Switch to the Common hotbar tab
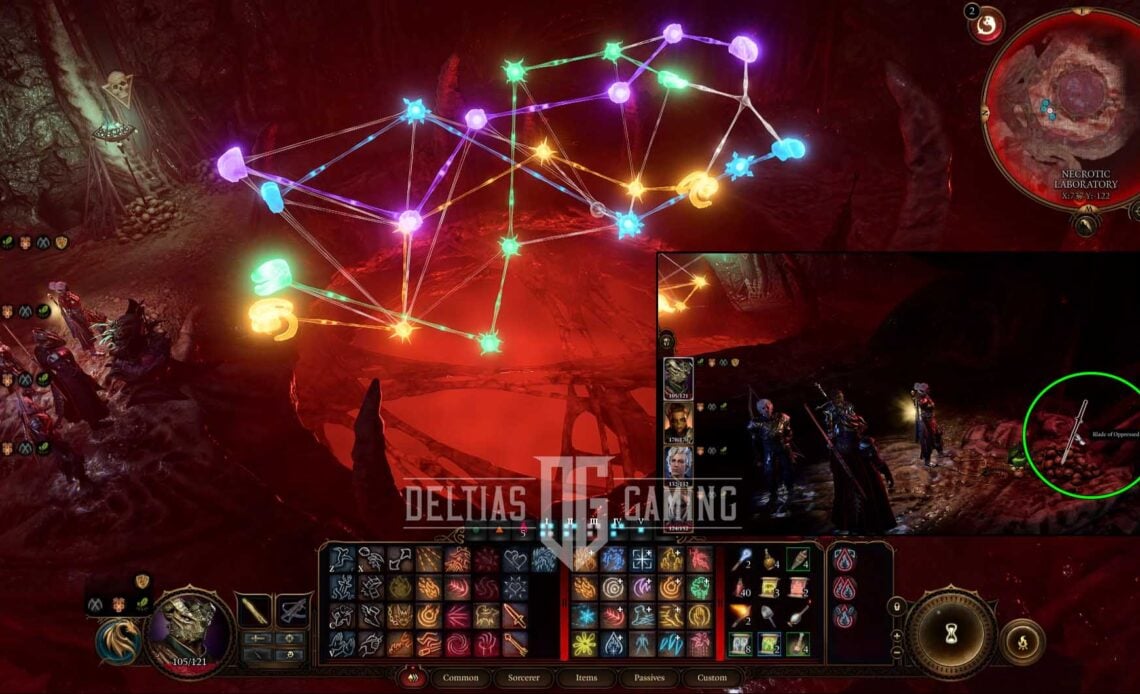1140x694 pixels. pyautogui.click(x=460, y=678)
